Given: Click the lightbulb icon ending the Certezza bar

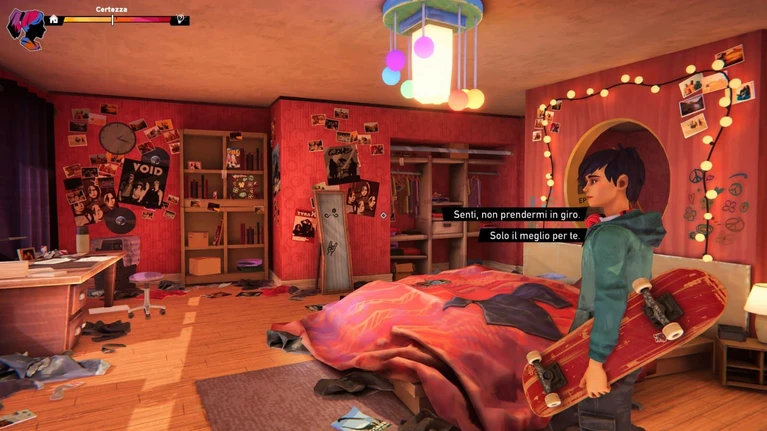Looking at the screenshot, I should pyautogui.click(x=180, y=19).
